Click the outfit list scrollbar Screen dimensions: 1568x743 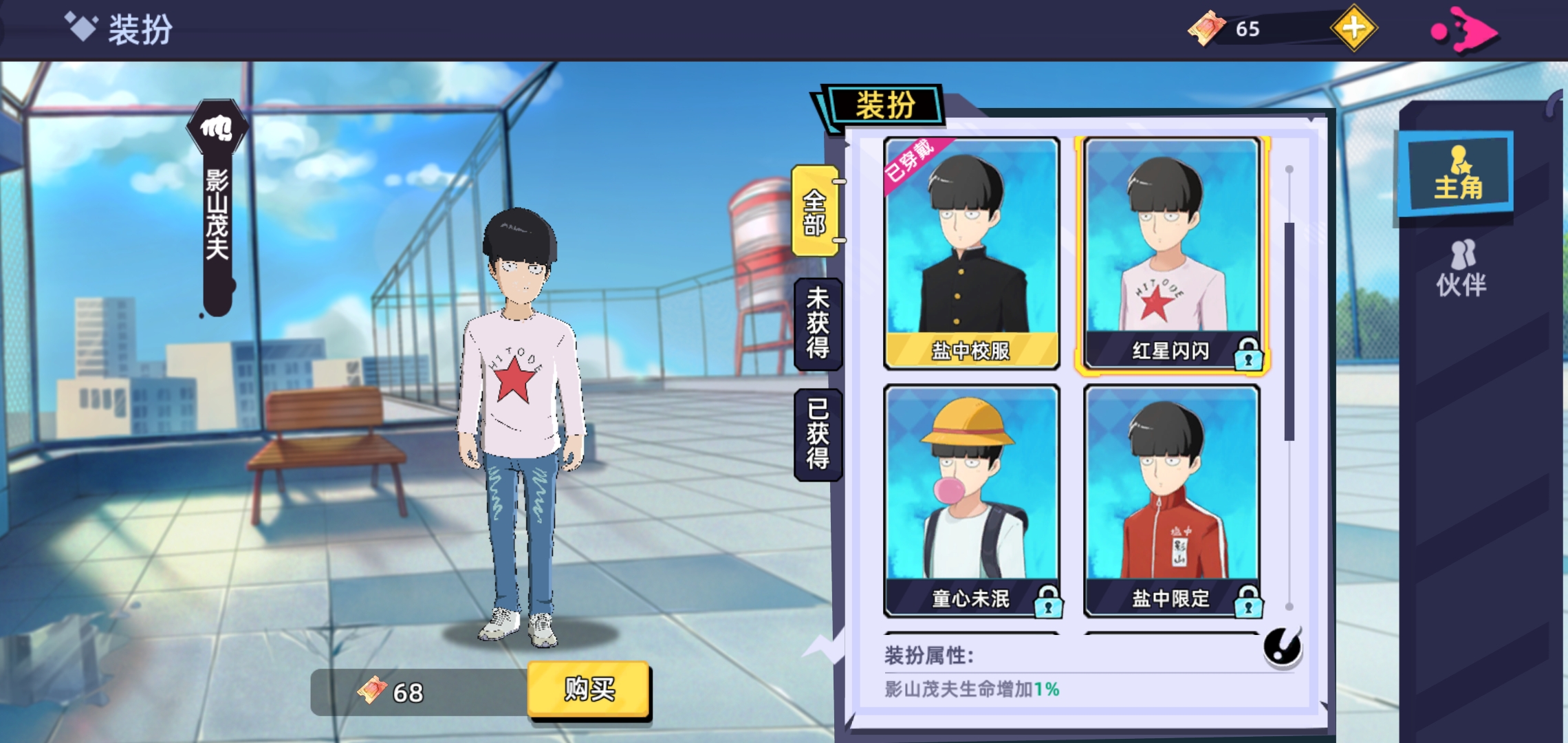(x=1289, y=330)
